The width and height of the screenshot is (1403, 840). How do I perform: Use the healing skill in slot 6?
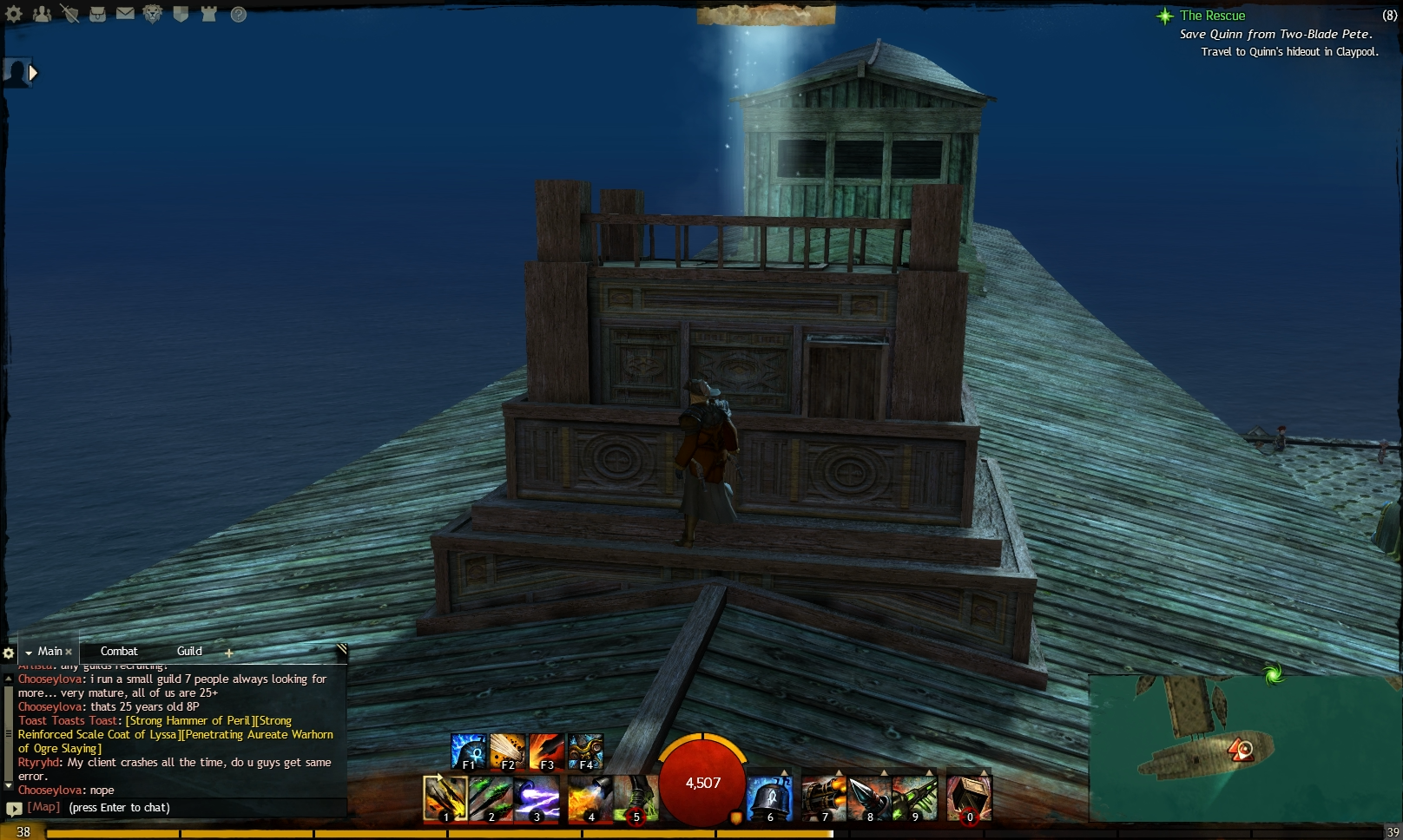tap(770, 796)
